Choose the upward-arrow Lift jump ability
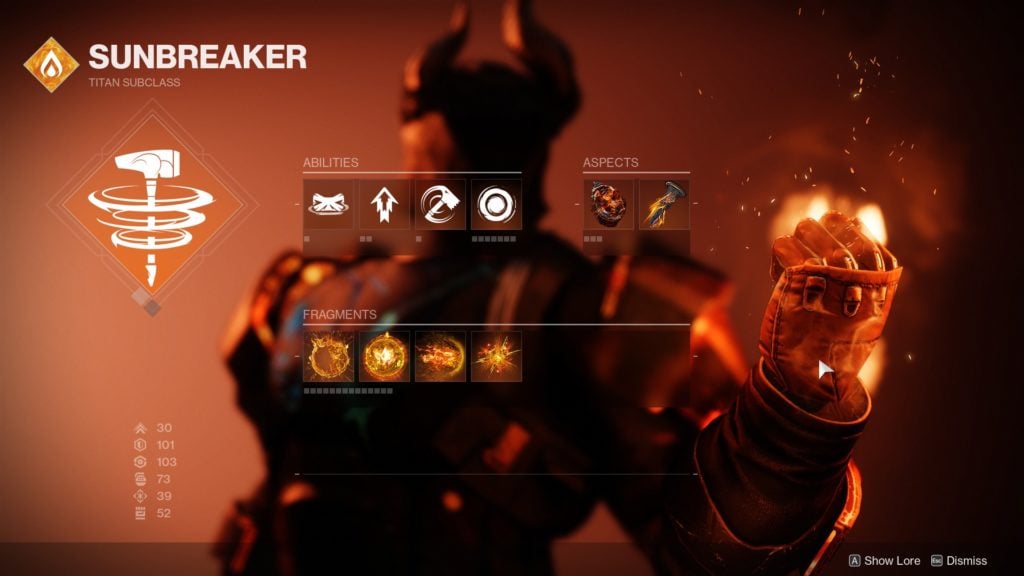The image size is (1024, 576). click(385, 205)
